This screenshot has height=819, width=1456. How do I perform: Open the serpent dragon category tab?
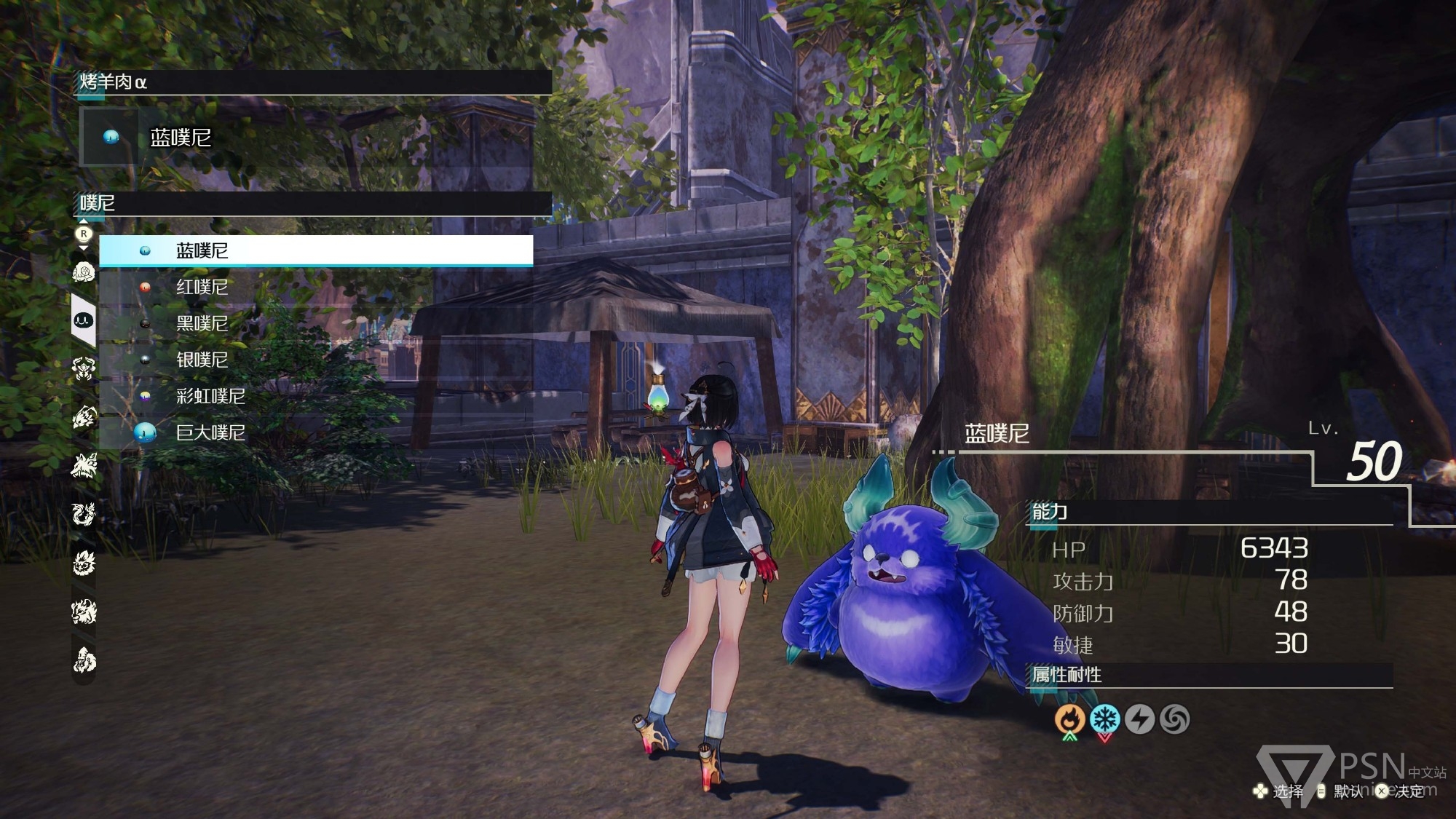tap(84, 514)
